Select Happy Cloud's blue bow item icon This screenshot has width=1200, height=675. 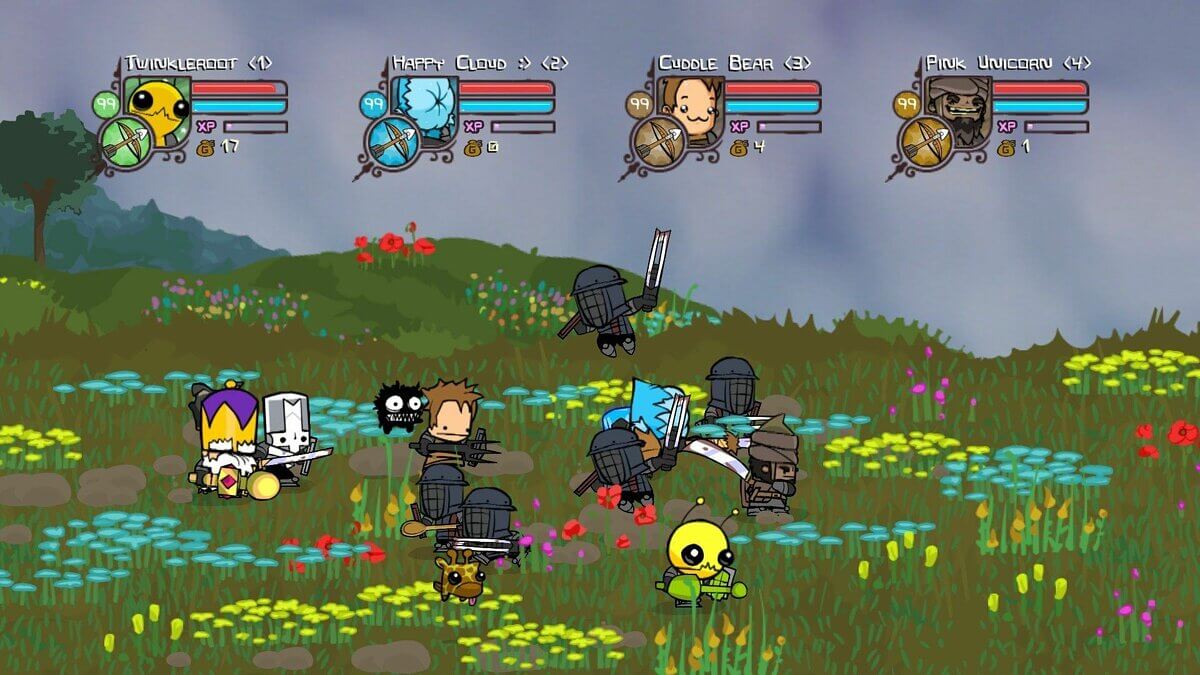click(x=393, y=143)
